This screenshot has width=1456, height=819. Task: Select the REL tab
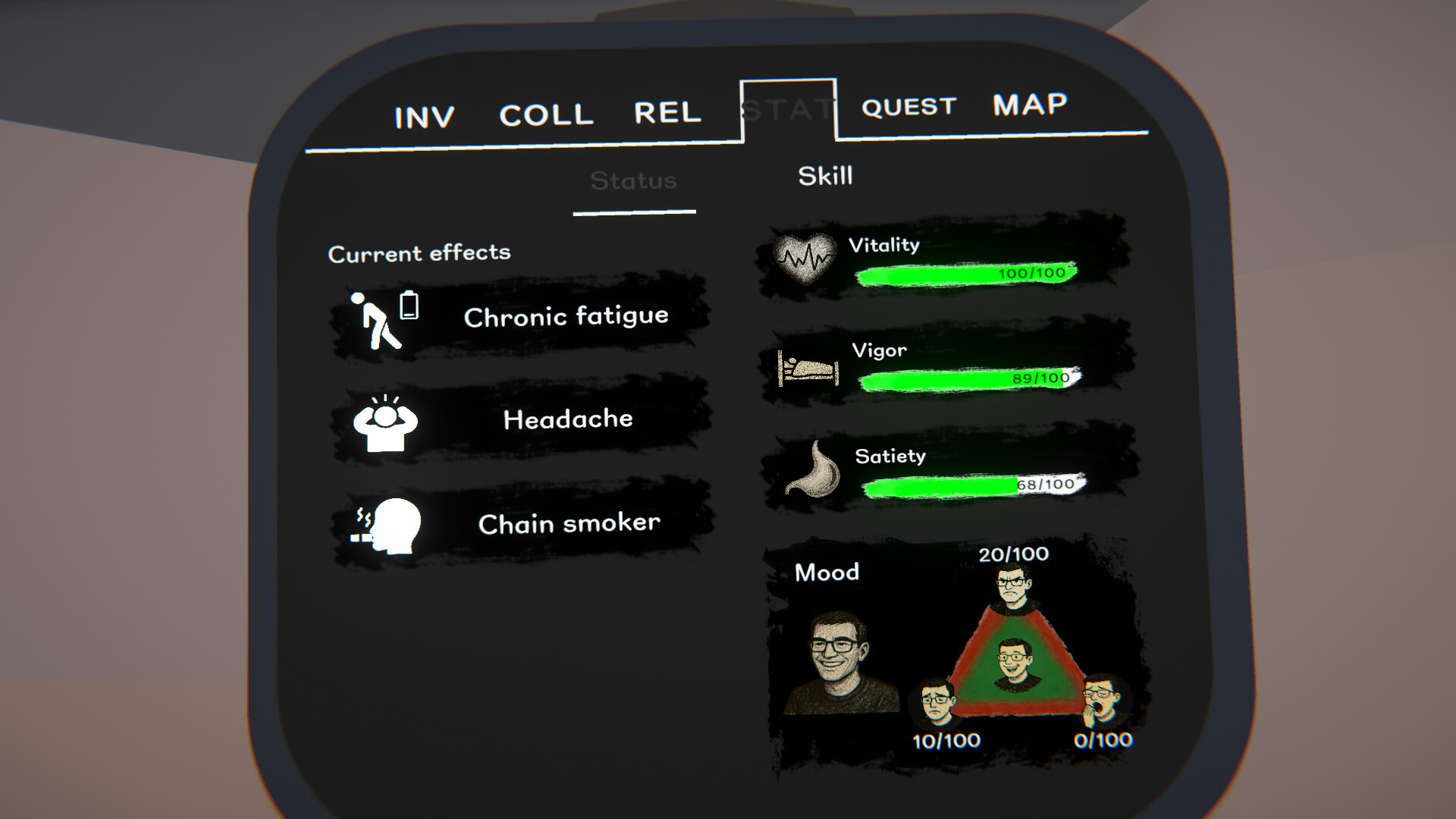click(667, 111)
